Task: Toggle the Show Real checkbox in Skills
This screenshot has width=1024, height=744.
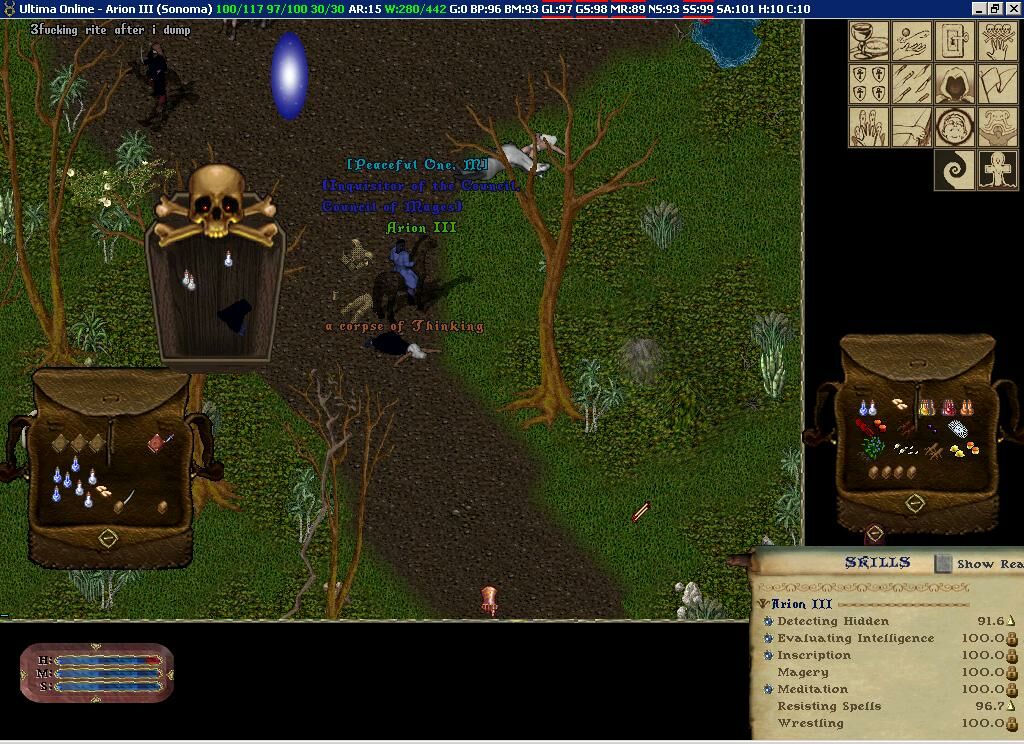Action: click(x=943, y=564)
